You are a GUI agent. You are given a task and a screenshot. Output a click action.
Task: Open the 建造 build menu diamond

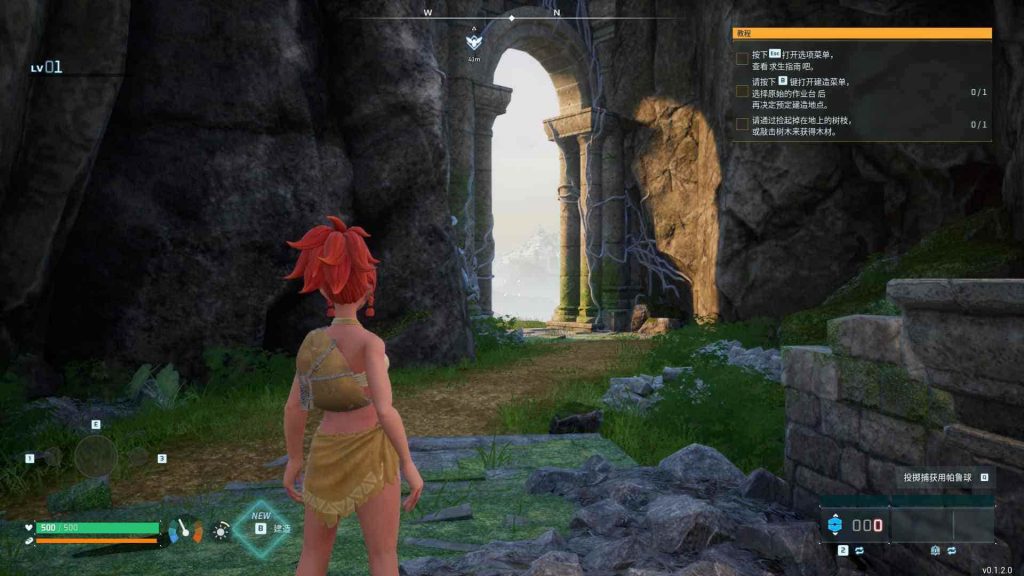[x=262, y=528]
